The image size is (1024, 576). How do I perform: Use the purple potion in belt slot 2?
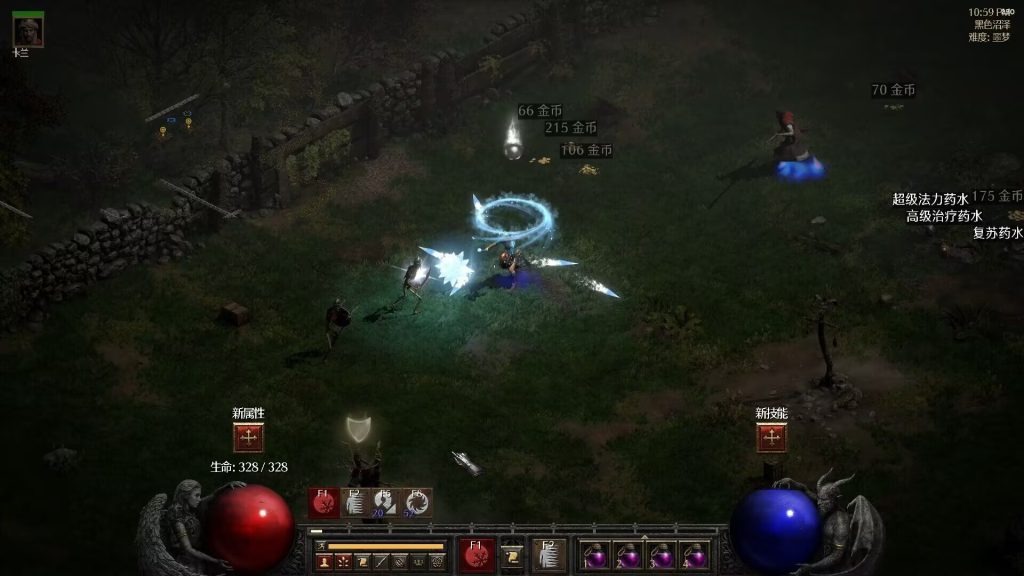[629, 555]
